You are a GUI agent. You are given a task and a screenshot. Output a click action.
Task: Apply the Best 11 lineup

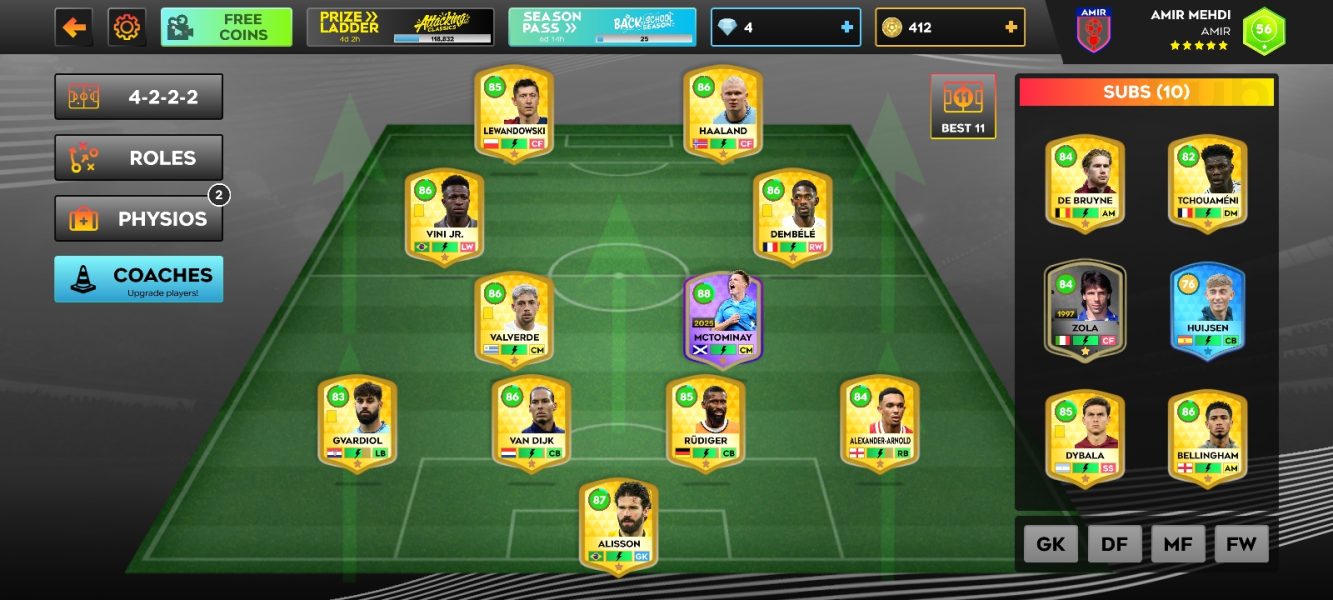point(963,106)
